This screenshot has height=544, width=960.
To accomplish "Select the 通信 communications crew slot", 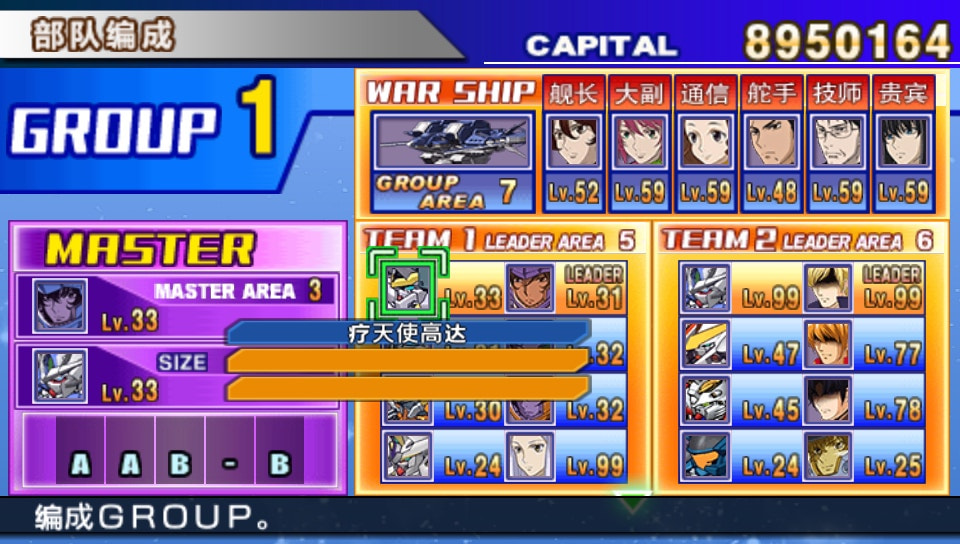I will [705, 143].
